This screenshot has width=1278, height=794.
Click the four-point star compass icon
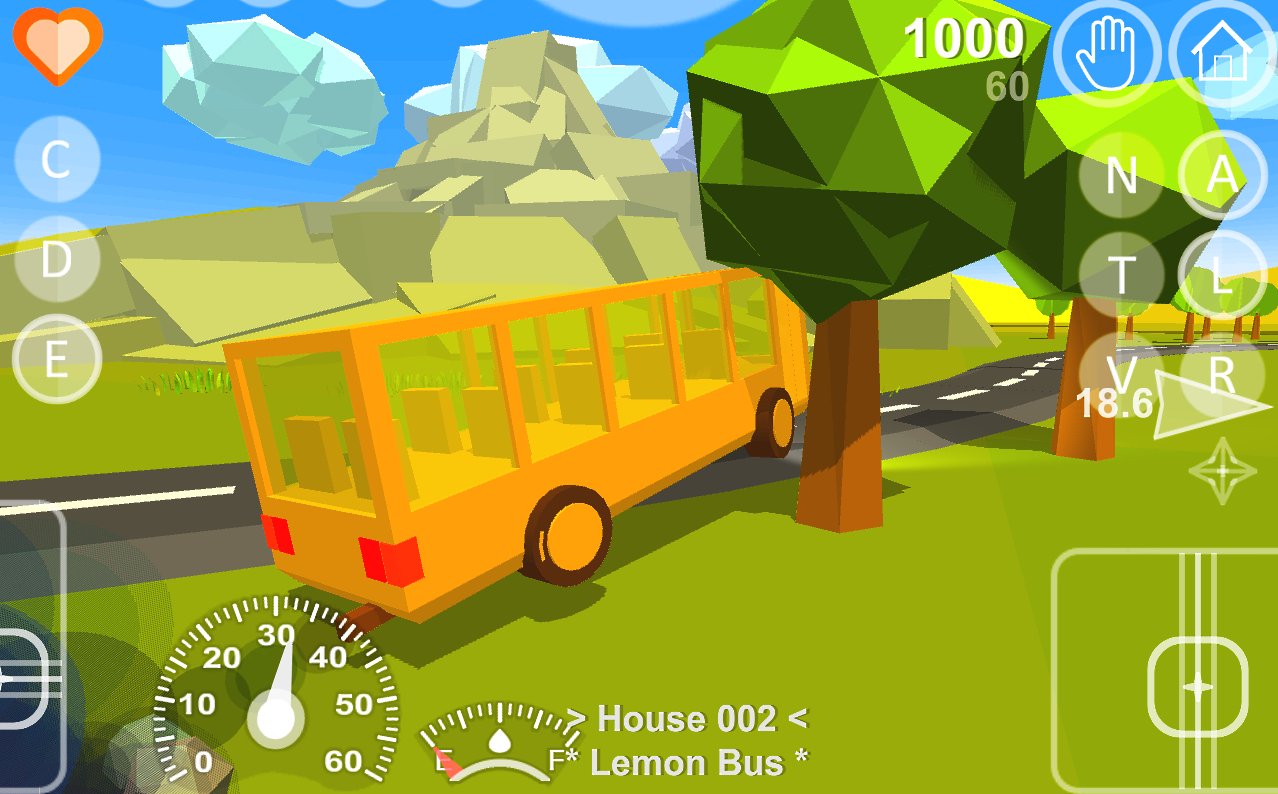(1222, 470)
